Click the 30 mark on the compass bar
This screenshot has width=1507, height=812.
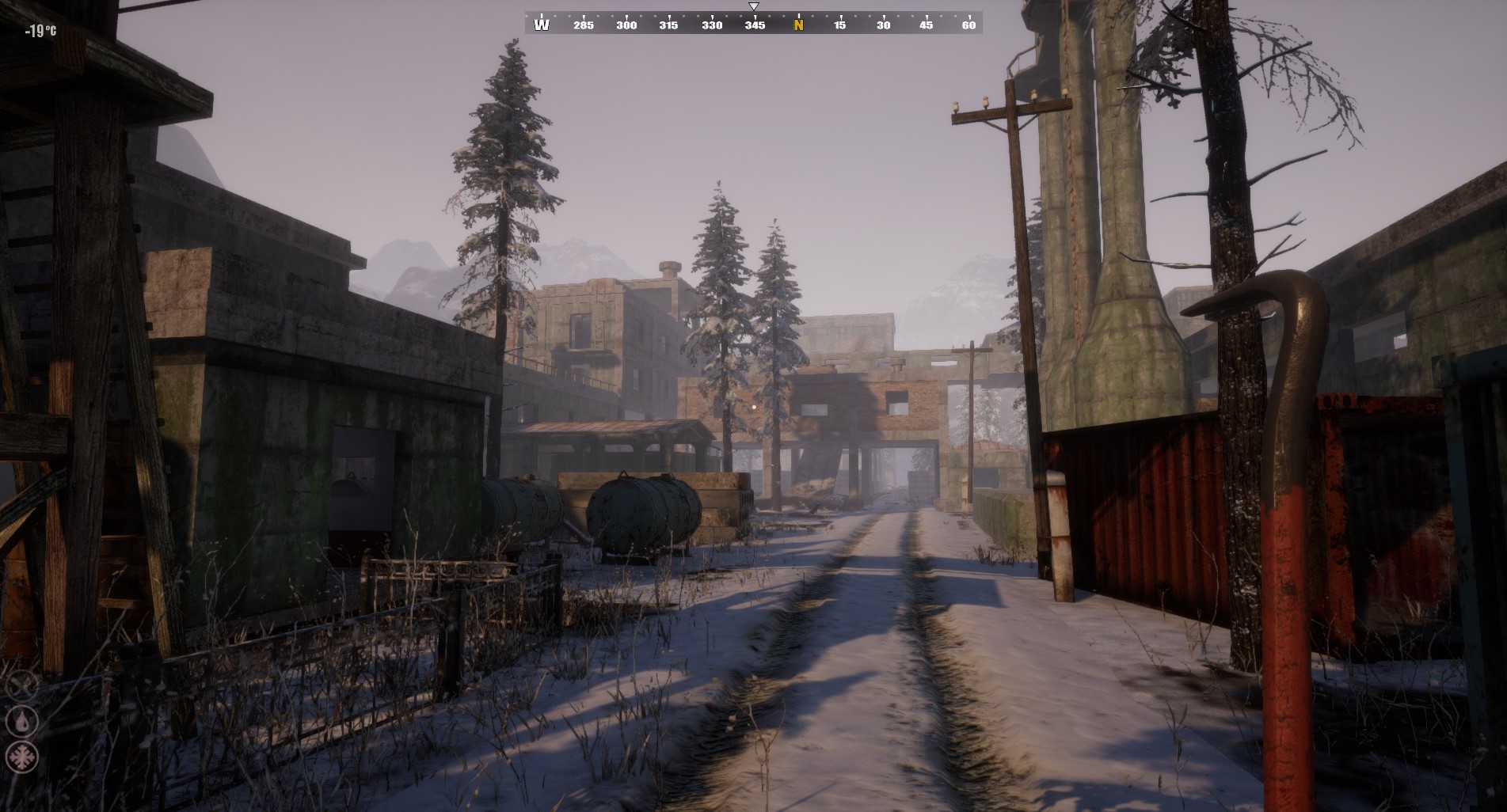[882, 25]
